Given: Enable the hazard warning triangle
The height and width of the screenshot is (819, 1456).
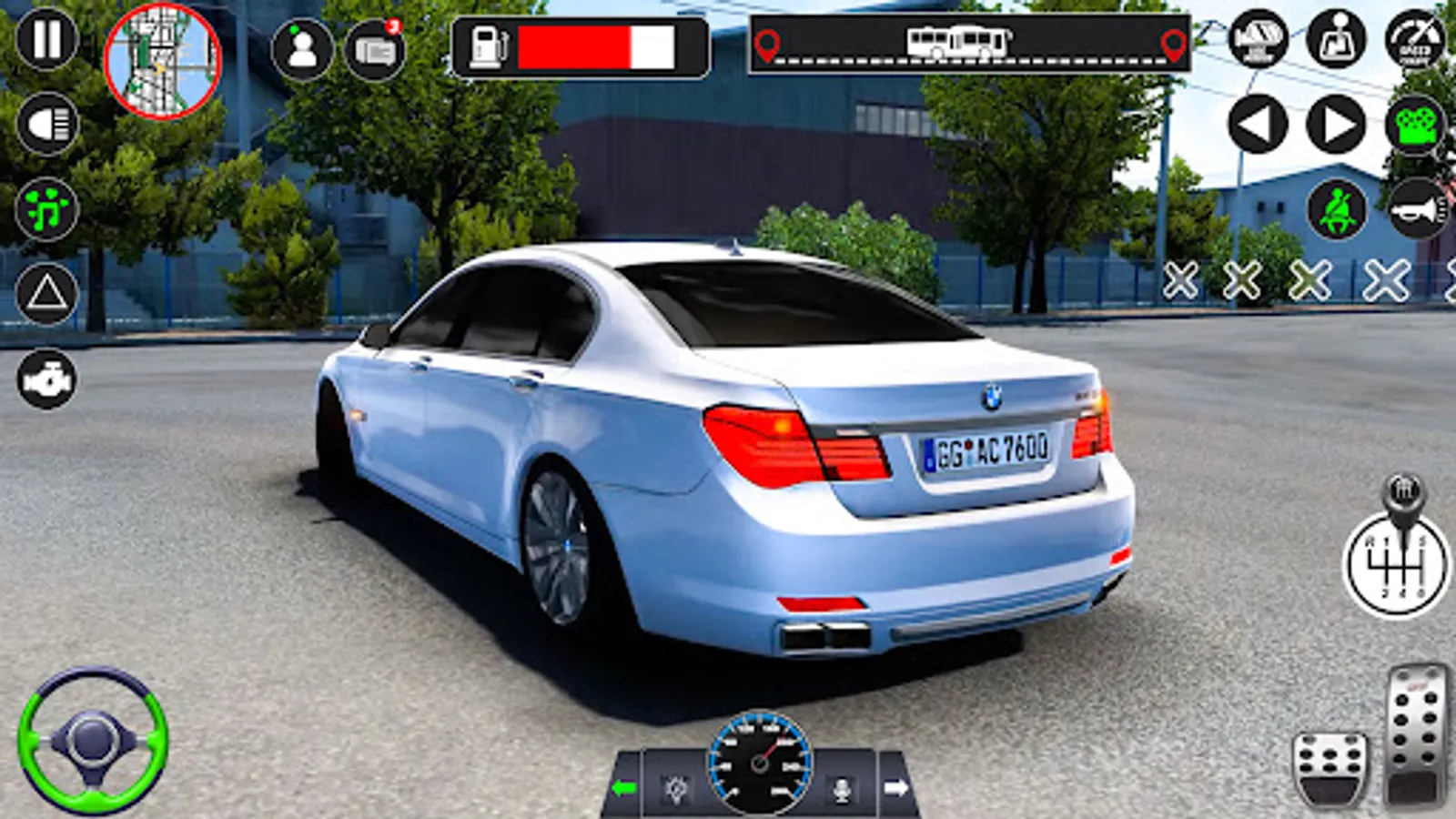Looking at the screenshot, I should 48,293.
